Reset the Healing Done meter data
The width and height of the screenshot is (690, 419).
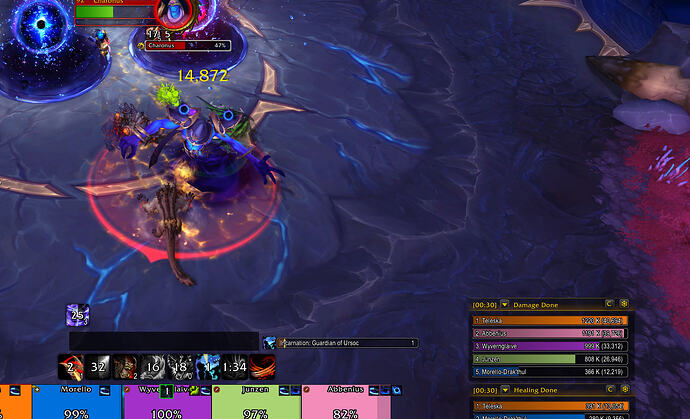click(608, 390)
